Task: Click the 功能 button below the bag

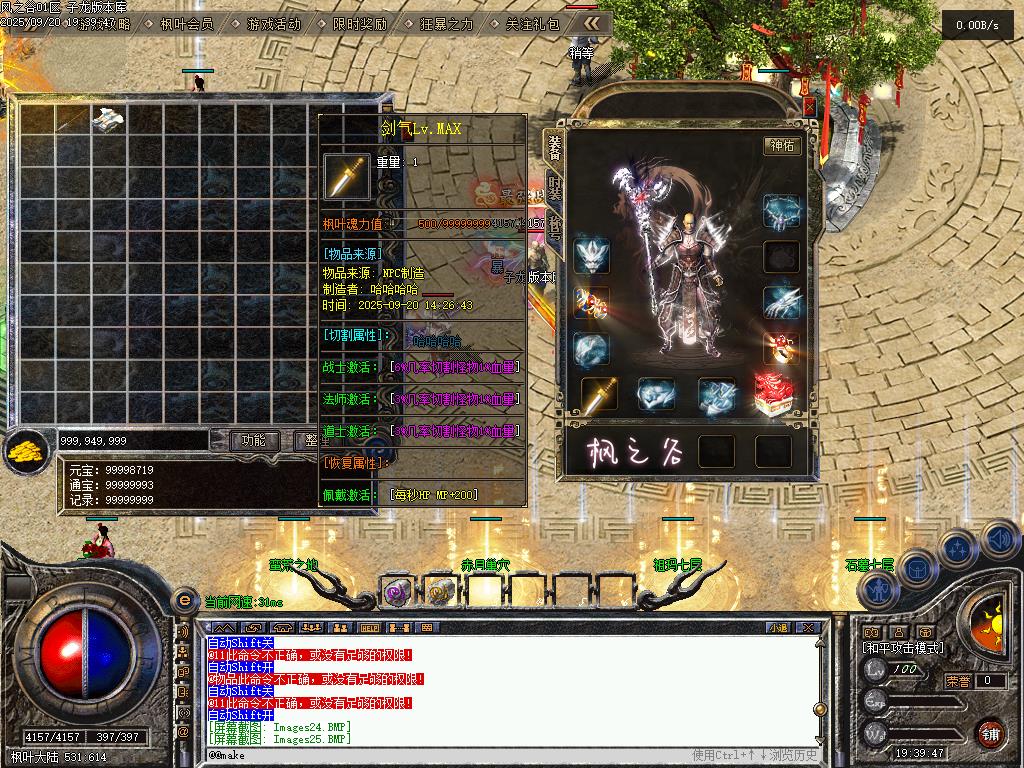Action: pos(253,440)
